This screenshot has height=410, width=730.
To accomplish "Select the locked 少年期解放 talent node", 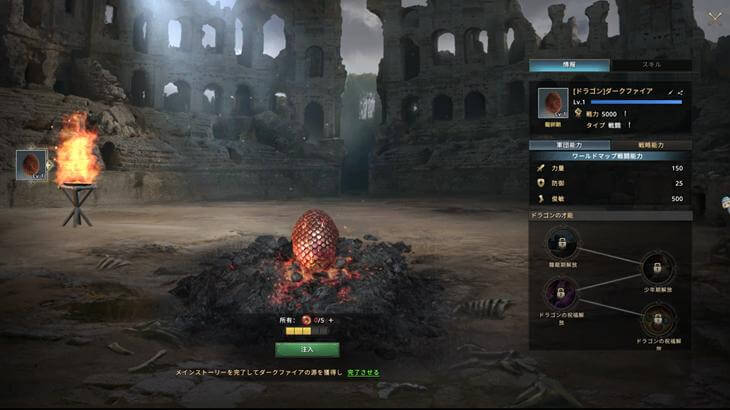I will (x=657, y=266).
